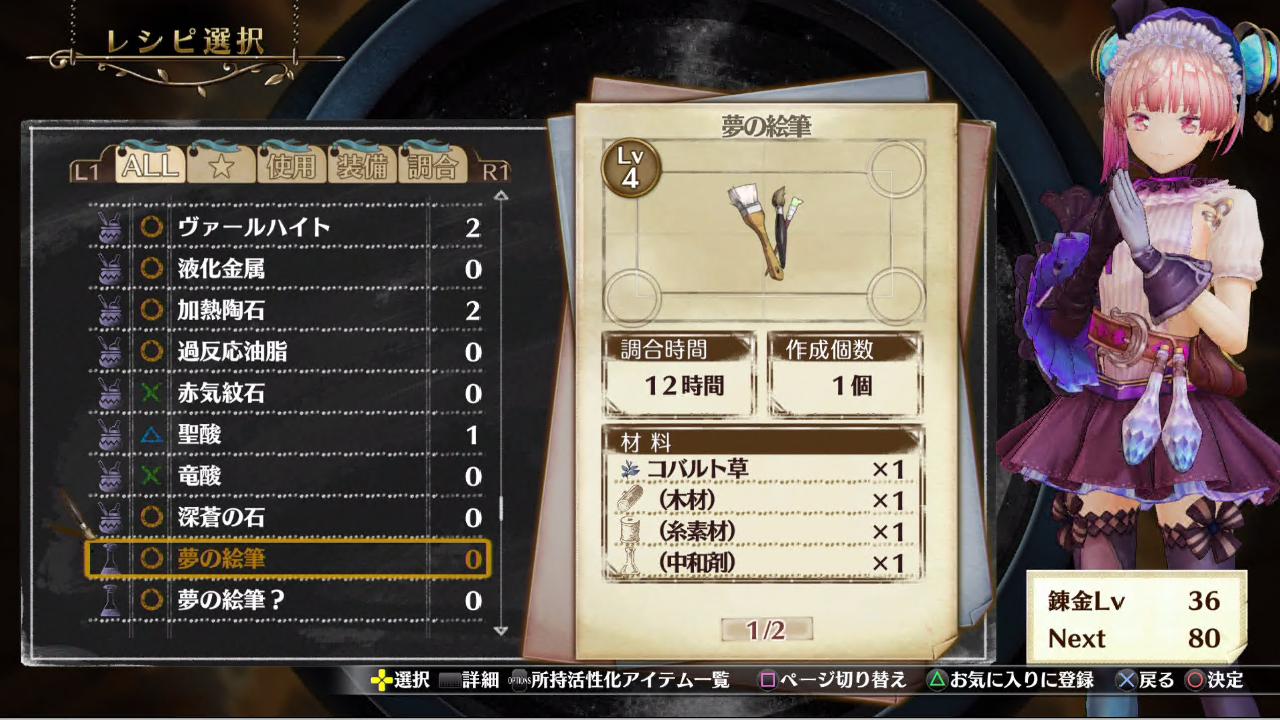1280x720 pixels.
Task: Click the 1/2 page indicator
Action: 766,629
